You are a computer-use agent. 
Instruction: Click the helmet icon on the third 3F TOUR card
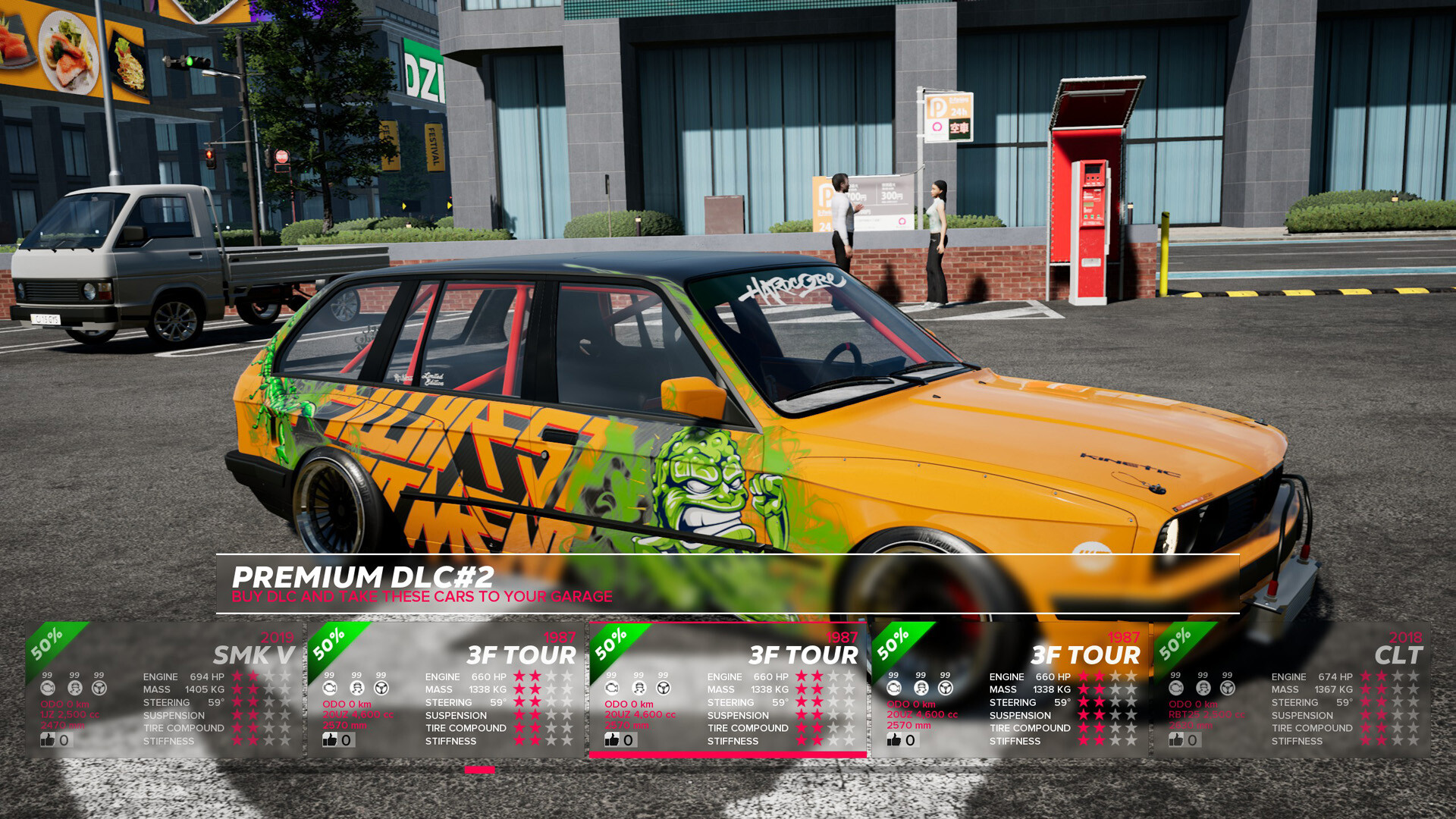(921, 689)
